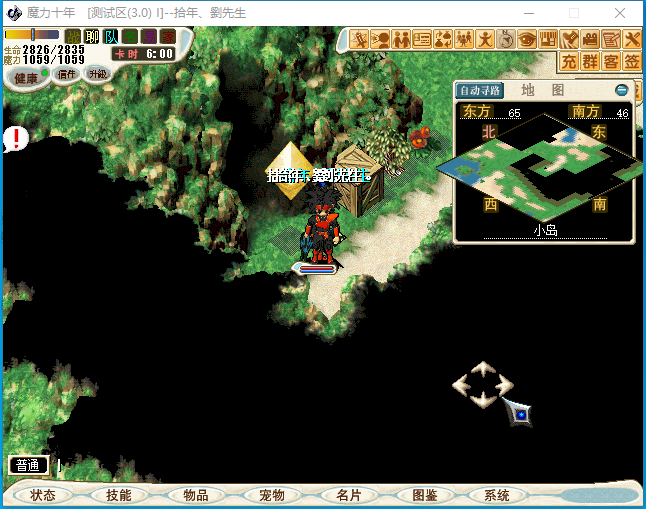Image resolution: width=646 pixels, height=509 pixels.
Task: Open the 名片 name card menu
Action: (348, 495)
